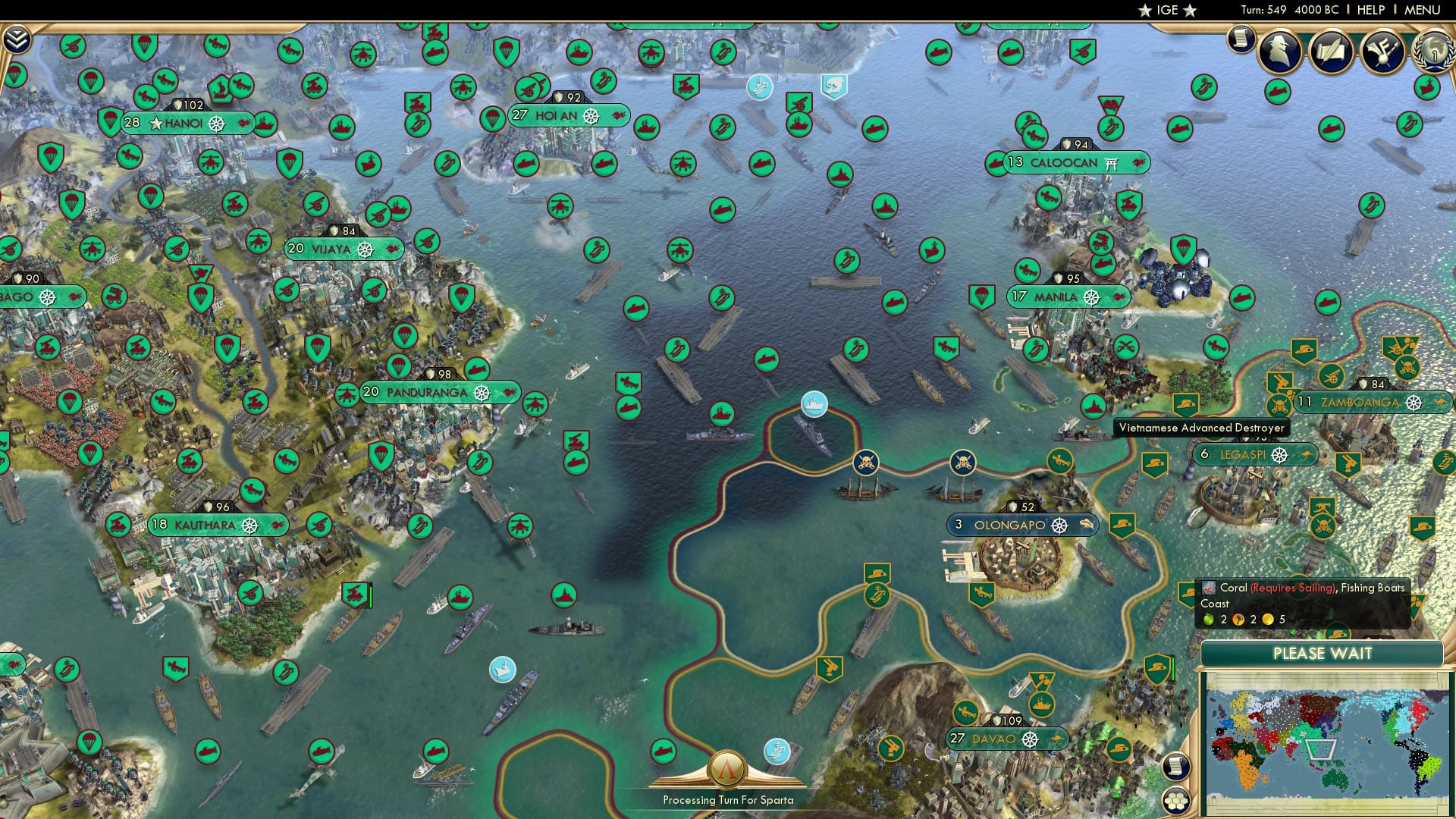Click the IGE star icon in the top bar
The width and height of the screenshot is (1456, 819).
pyautogui.click(x=1145, y=11)
